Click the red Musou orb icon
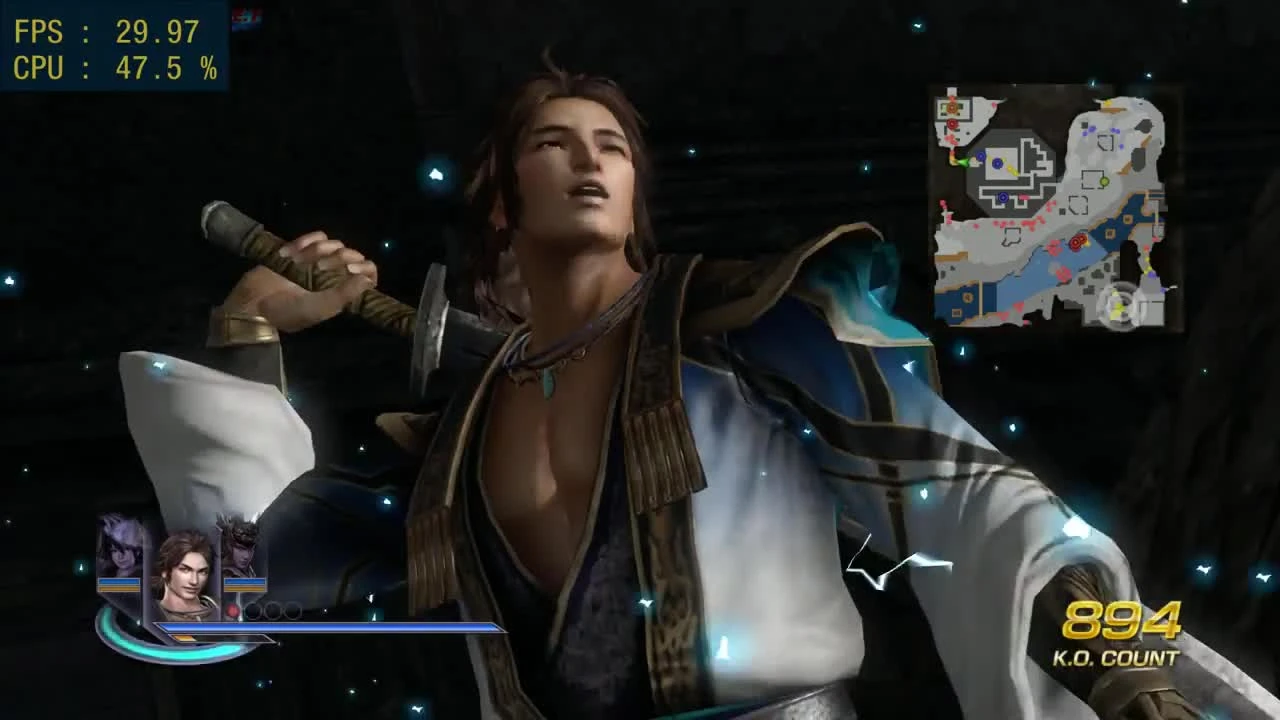 pos(233,610)
